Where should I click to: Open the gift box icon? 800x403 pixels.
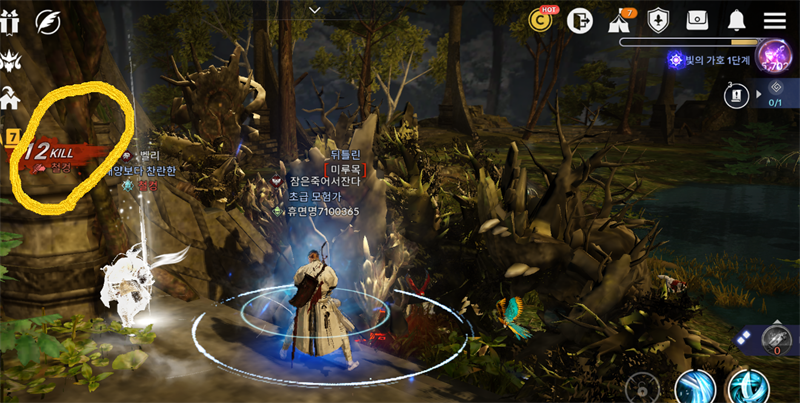10,20
